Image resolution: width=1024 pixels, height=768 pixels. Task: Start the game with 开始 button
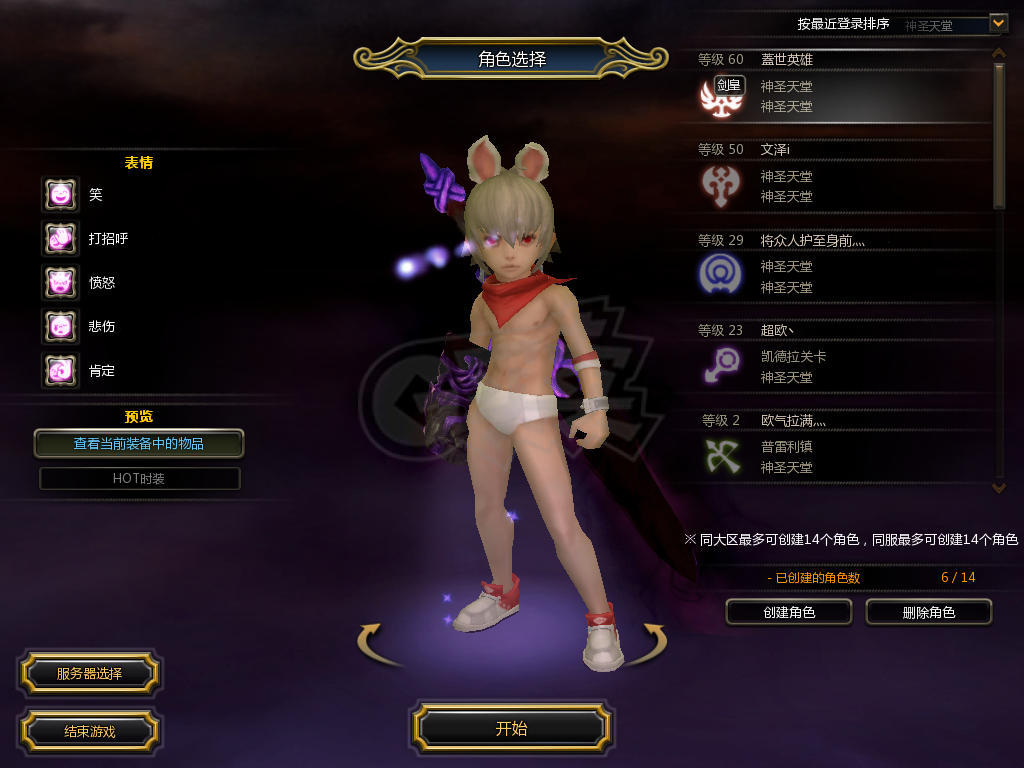click(511, 728)
